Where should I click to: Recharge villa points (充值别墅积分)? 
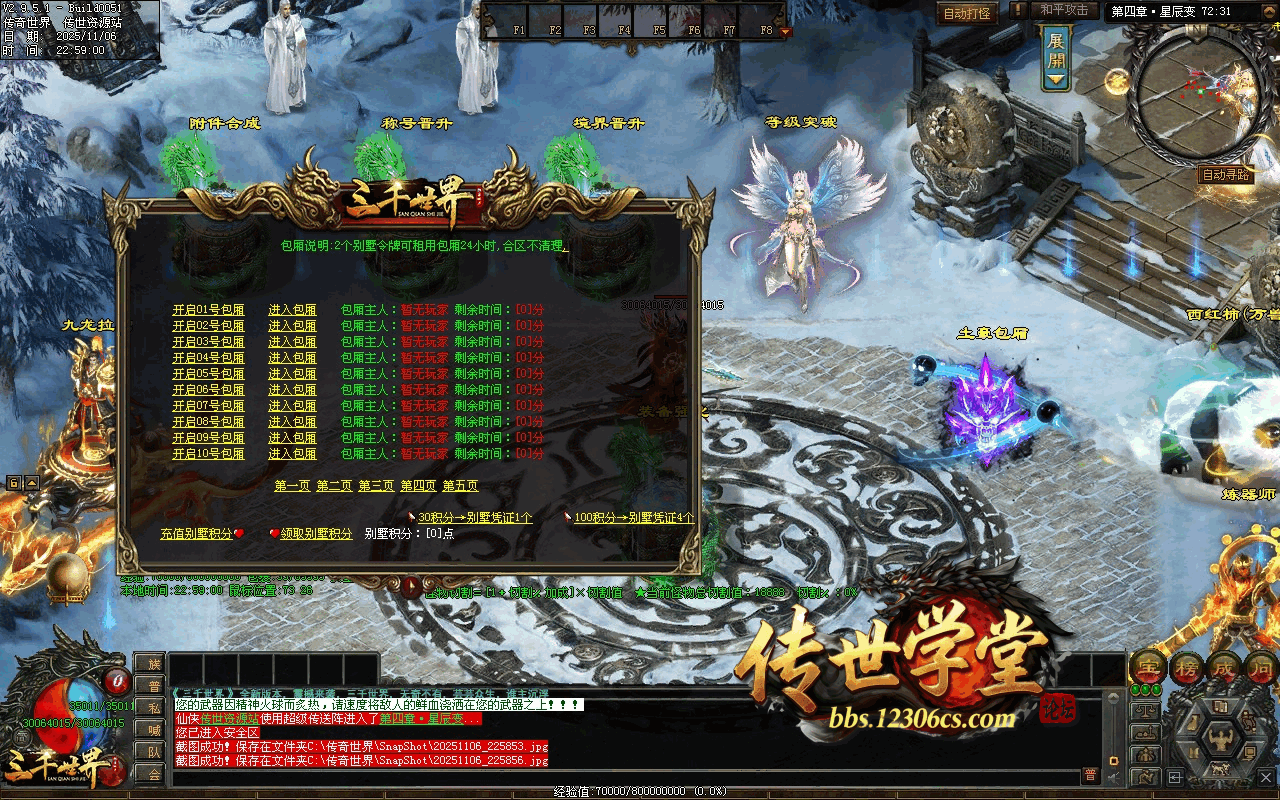(x=196, y=534)
